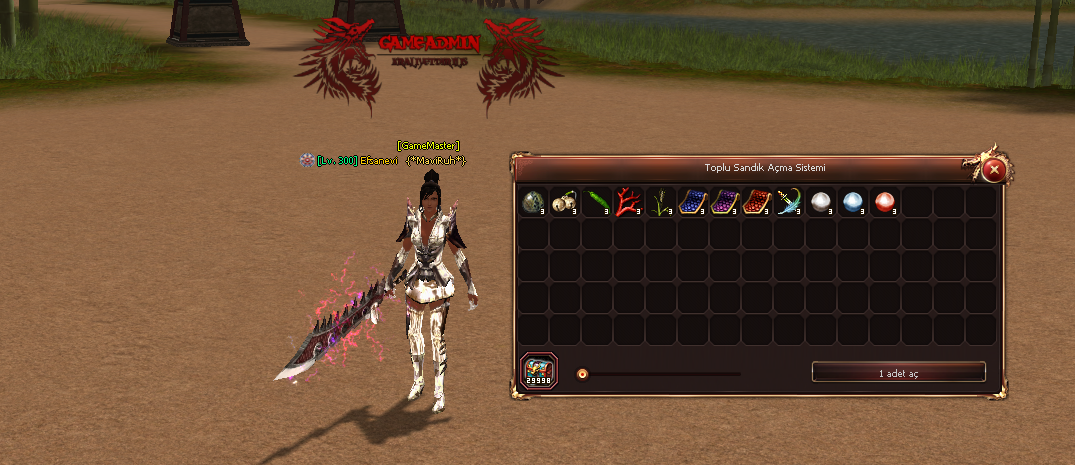Screen dimensions: 1075x465
Task: Choose the blue scaled cloth item
Action: coord(693,202)
